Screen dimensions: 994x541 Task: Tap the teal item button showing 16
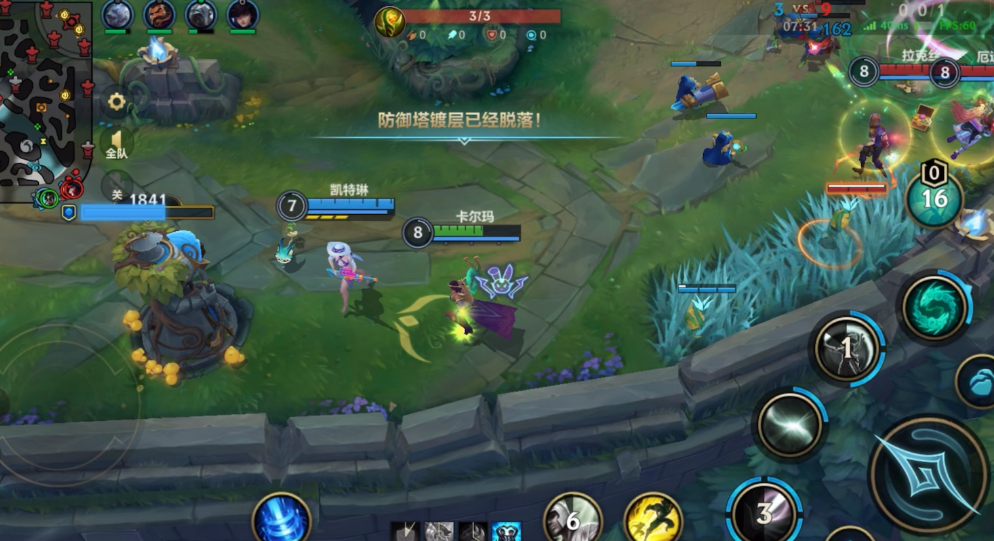coord(934,198)
